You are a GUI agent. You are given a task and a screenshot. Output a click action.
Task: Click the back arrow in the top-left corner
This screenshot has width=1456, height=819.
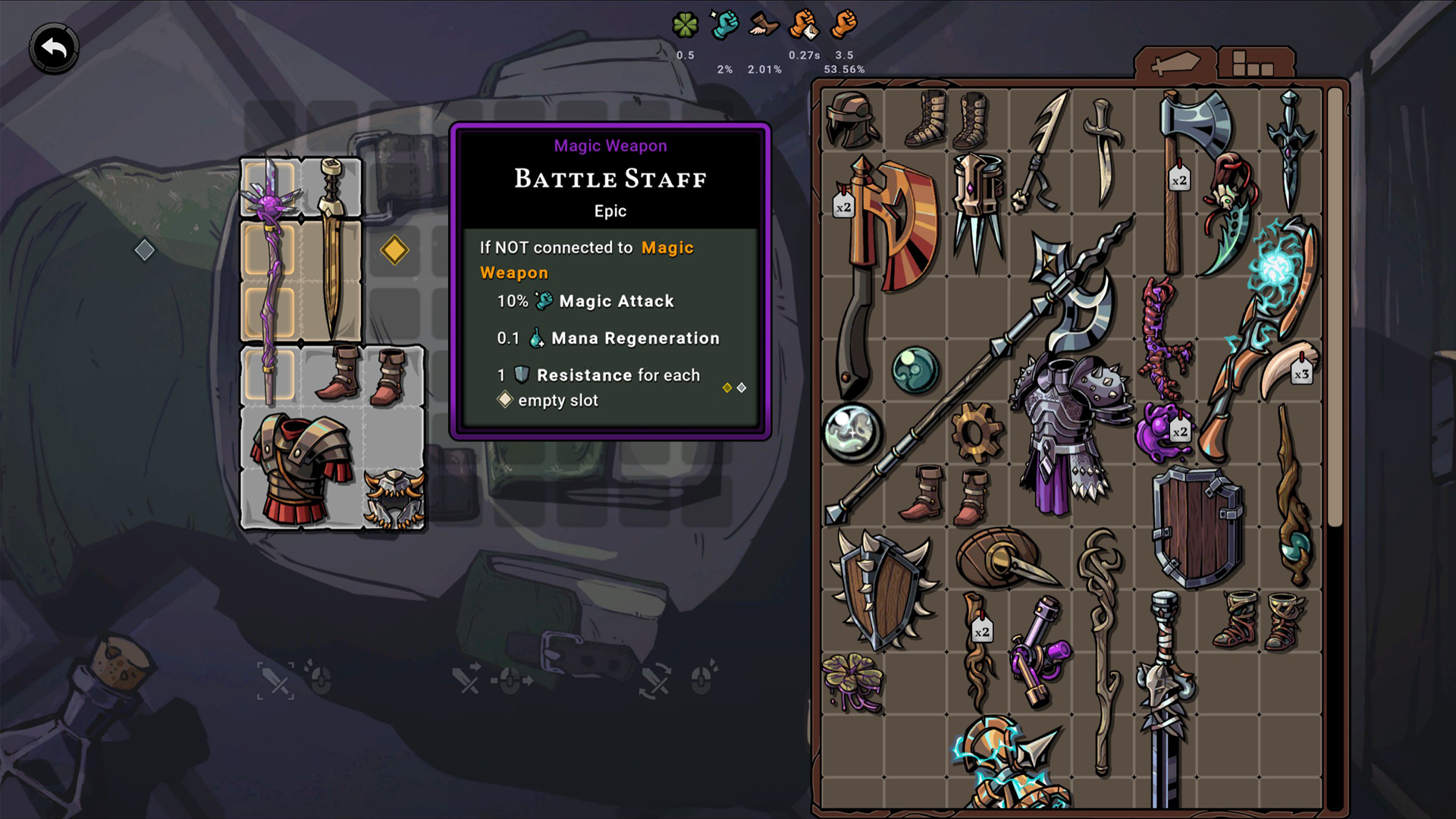(x=53, y=45)
